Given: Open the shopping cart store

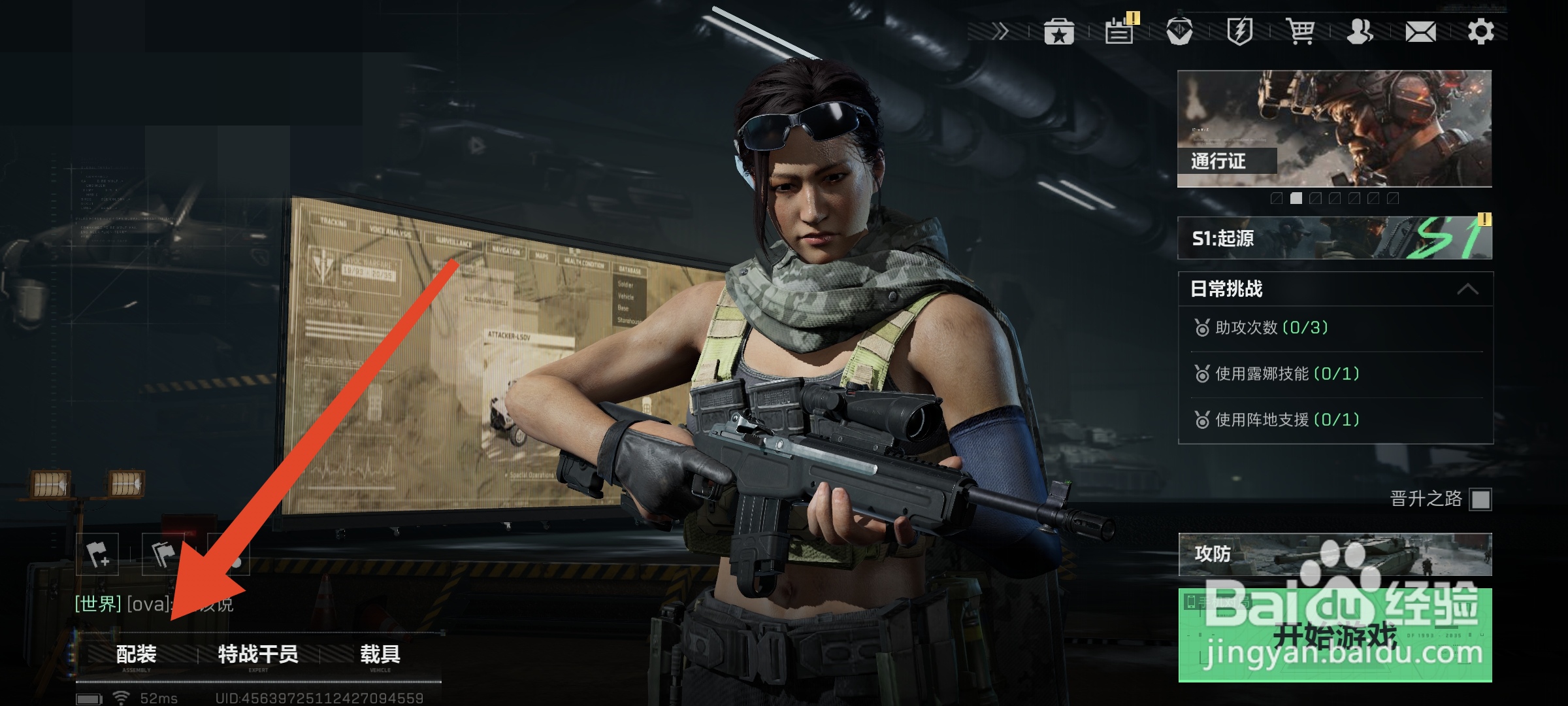Looking at the screenshot, I should (1300, 31).
